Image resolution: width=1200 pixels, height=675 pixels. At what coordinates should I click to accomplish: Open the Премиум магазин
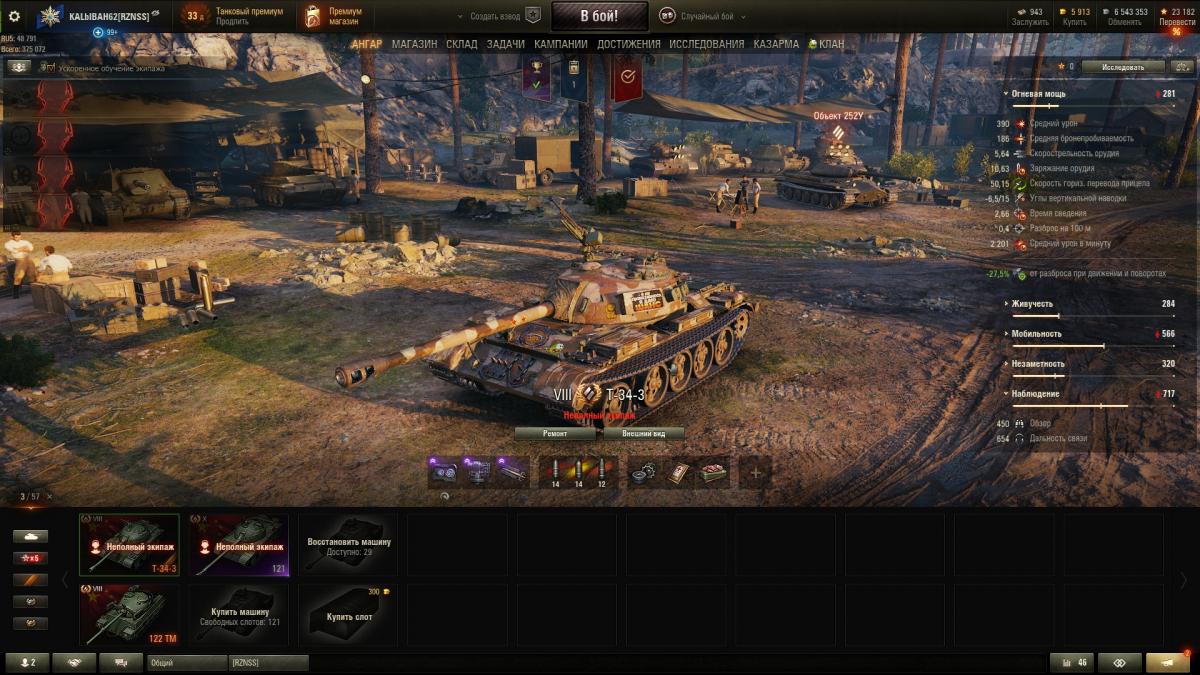point(335,16)
